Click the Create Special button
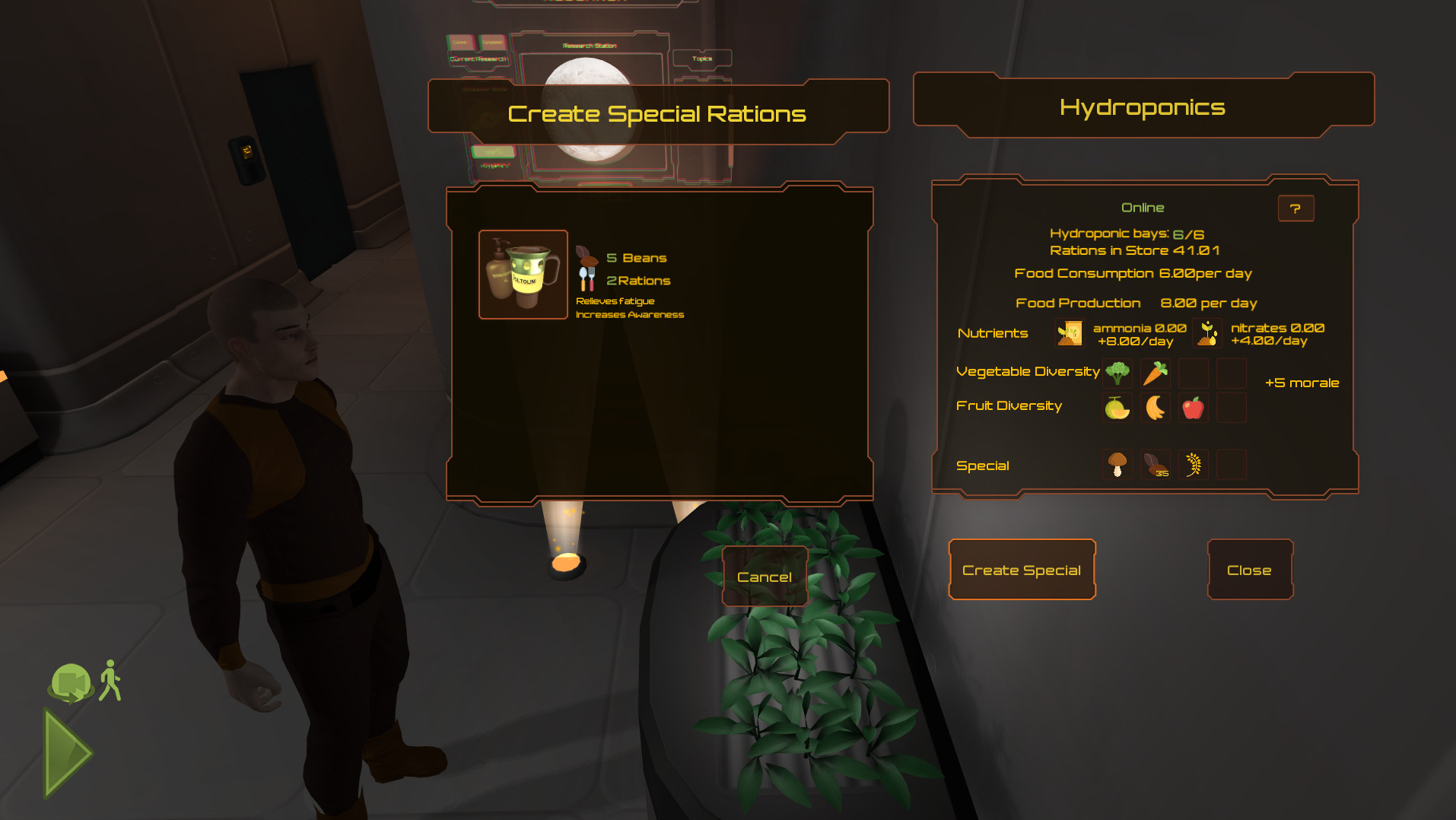The height and width of the screenshot is (820, 1456). pyautogui.click(x=1022, y=570)
